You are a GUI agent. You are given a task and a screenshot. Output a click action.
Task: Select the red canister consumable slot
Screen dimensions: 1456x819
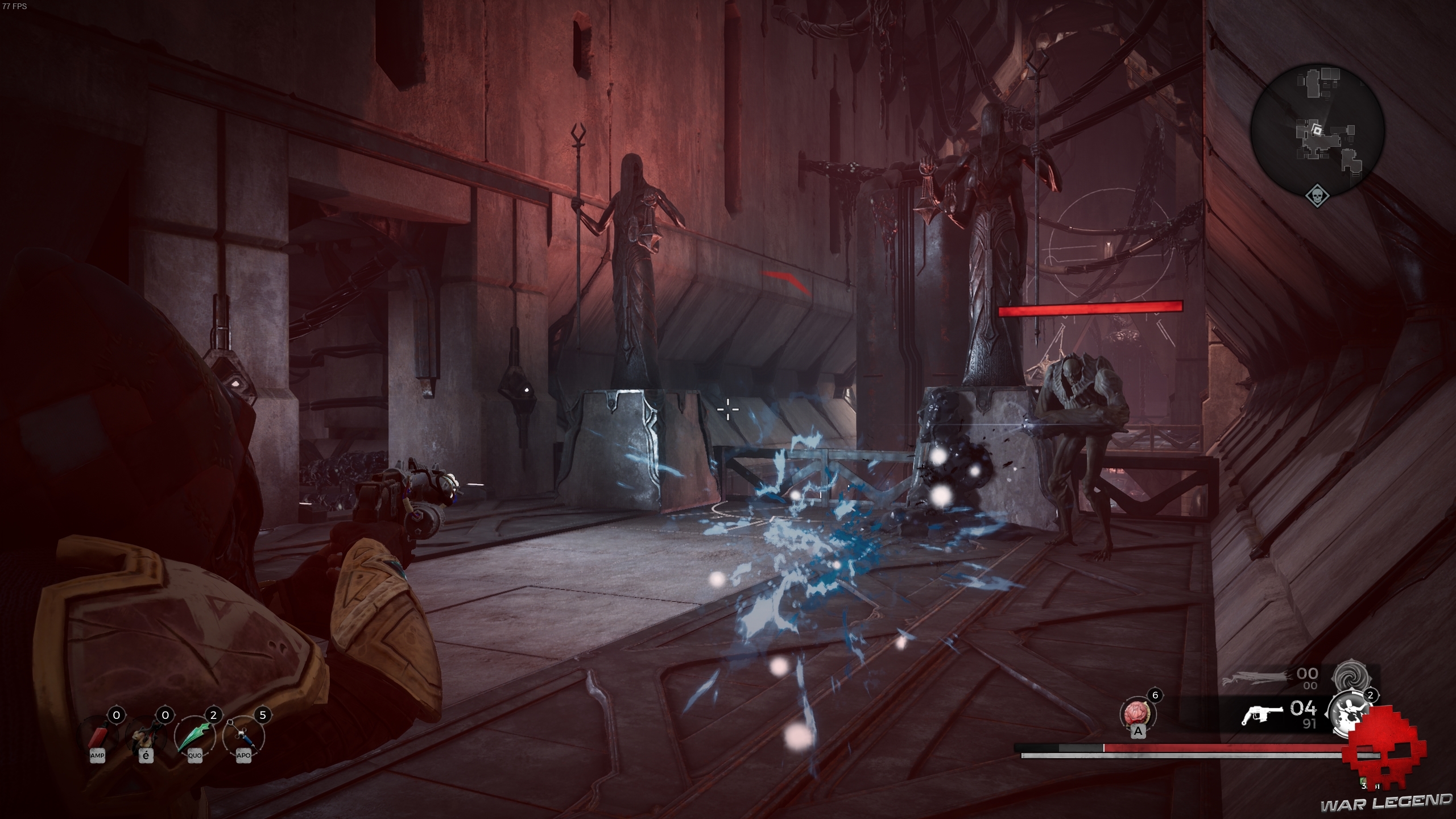click(98, 736)
